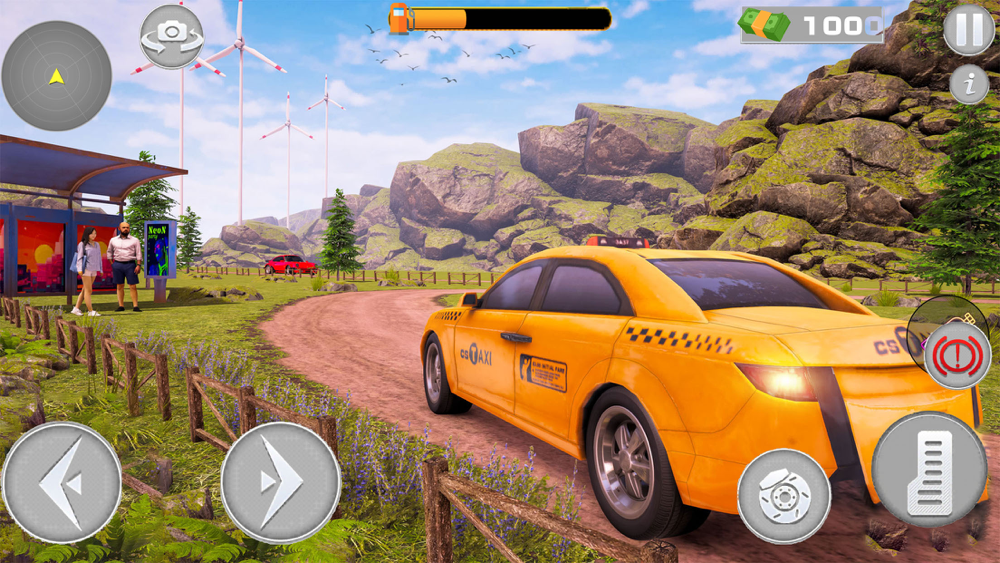1000x563 pixels.
Task: Engage the red handbrake button
Action: tap(957, 355)
